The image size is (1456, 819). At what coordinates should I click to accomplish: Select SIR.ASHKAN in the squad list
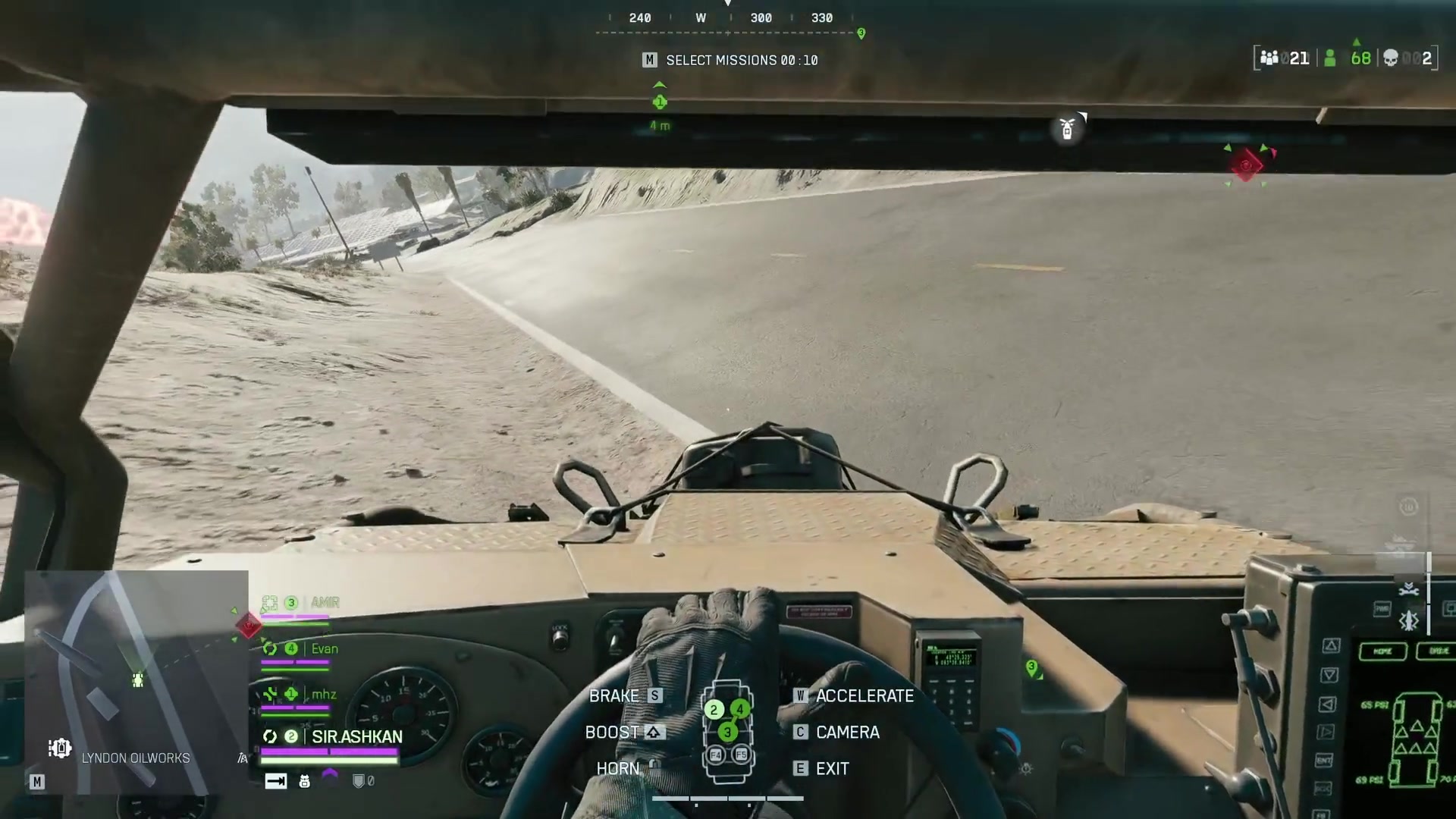click(356, 736)
